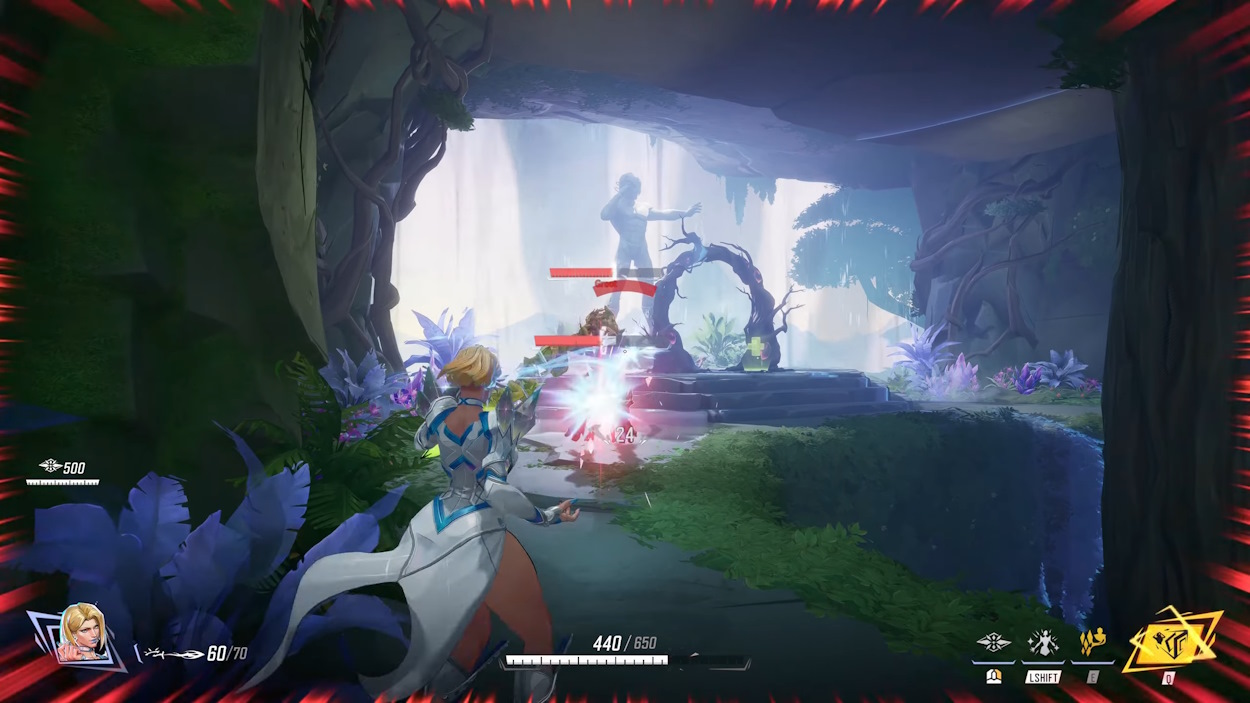Activate the four-pointed star emblem ability
Image resolution: width=1250 pixels, height=703 pixels.
pos(994,643)
